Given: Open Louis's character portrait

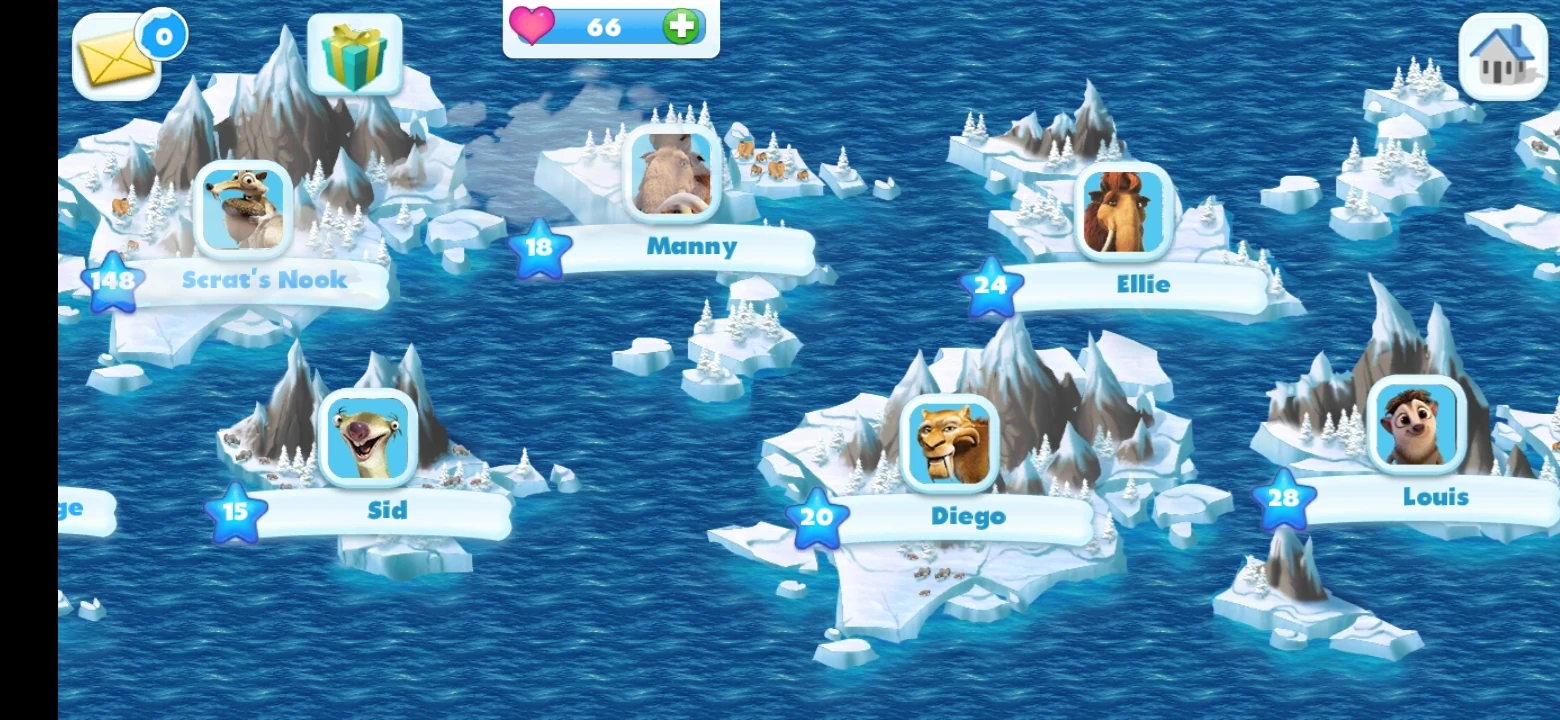Looking at the screenshot, I should [1417, 427].
